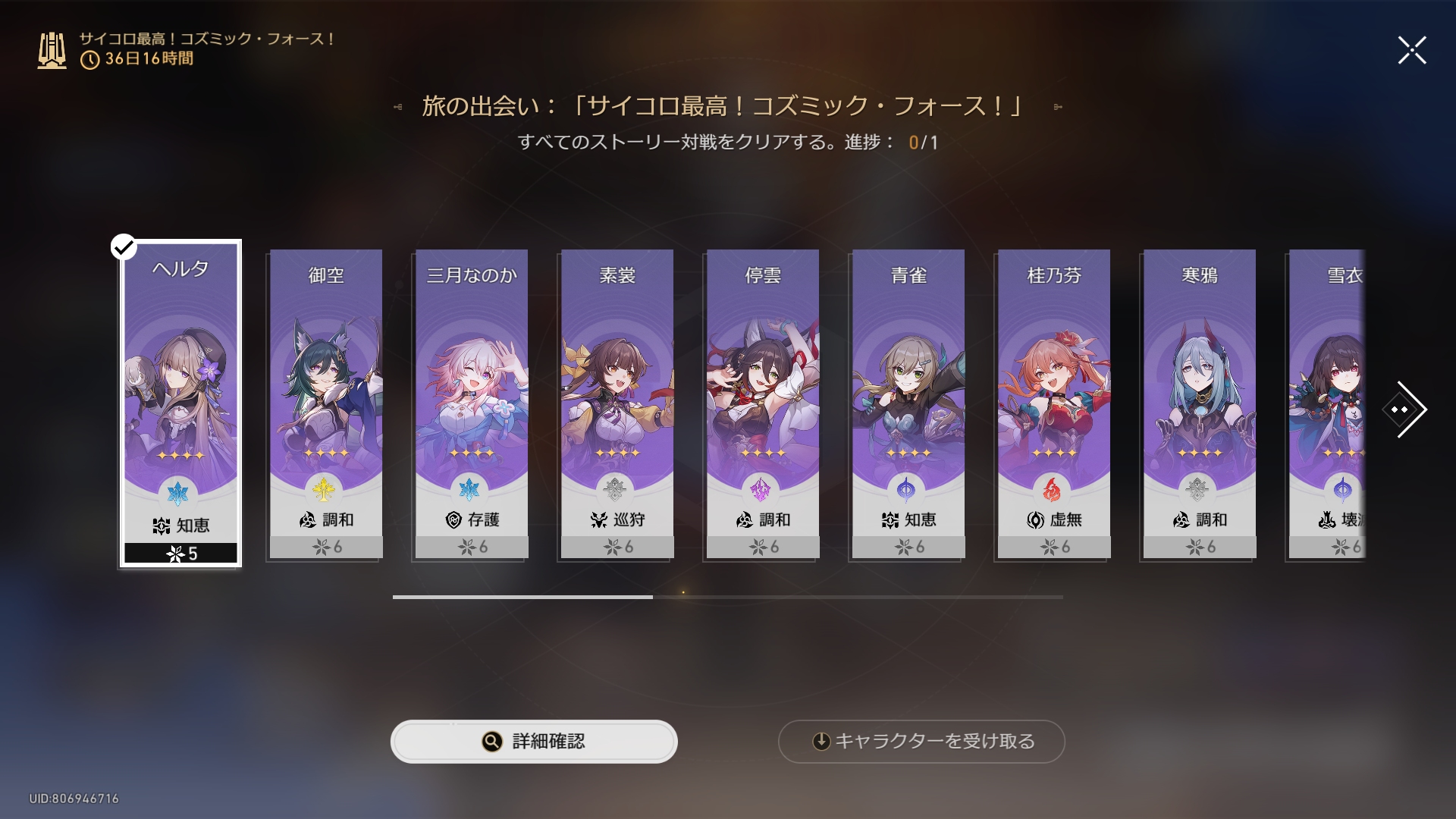Click the character list scrollbar
The image size is (1456, 819).
(727, 597)
